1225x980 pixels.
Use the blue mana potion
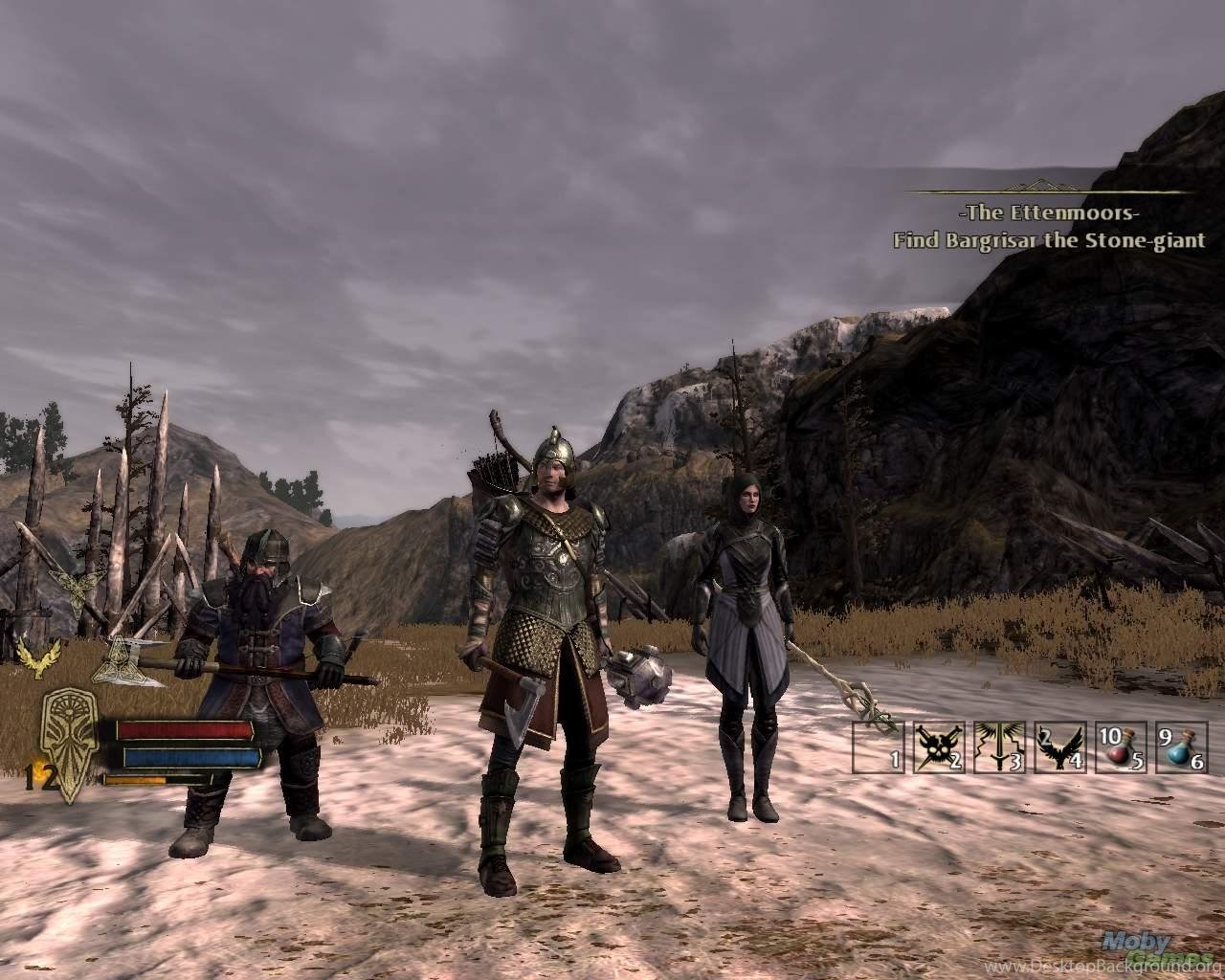(1181, 747)
